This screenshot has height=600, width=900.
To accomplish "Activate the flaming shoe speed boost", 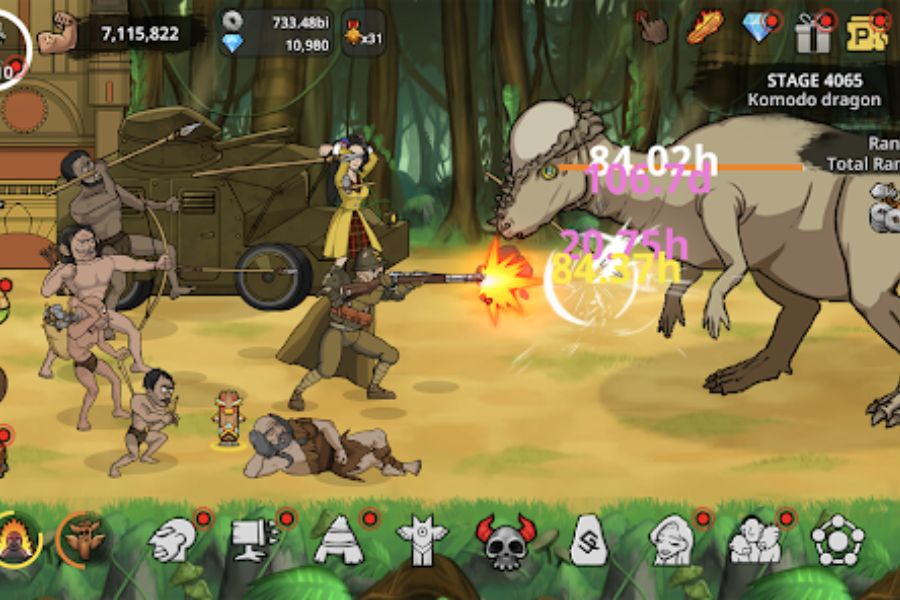I will tap(705, 27).
